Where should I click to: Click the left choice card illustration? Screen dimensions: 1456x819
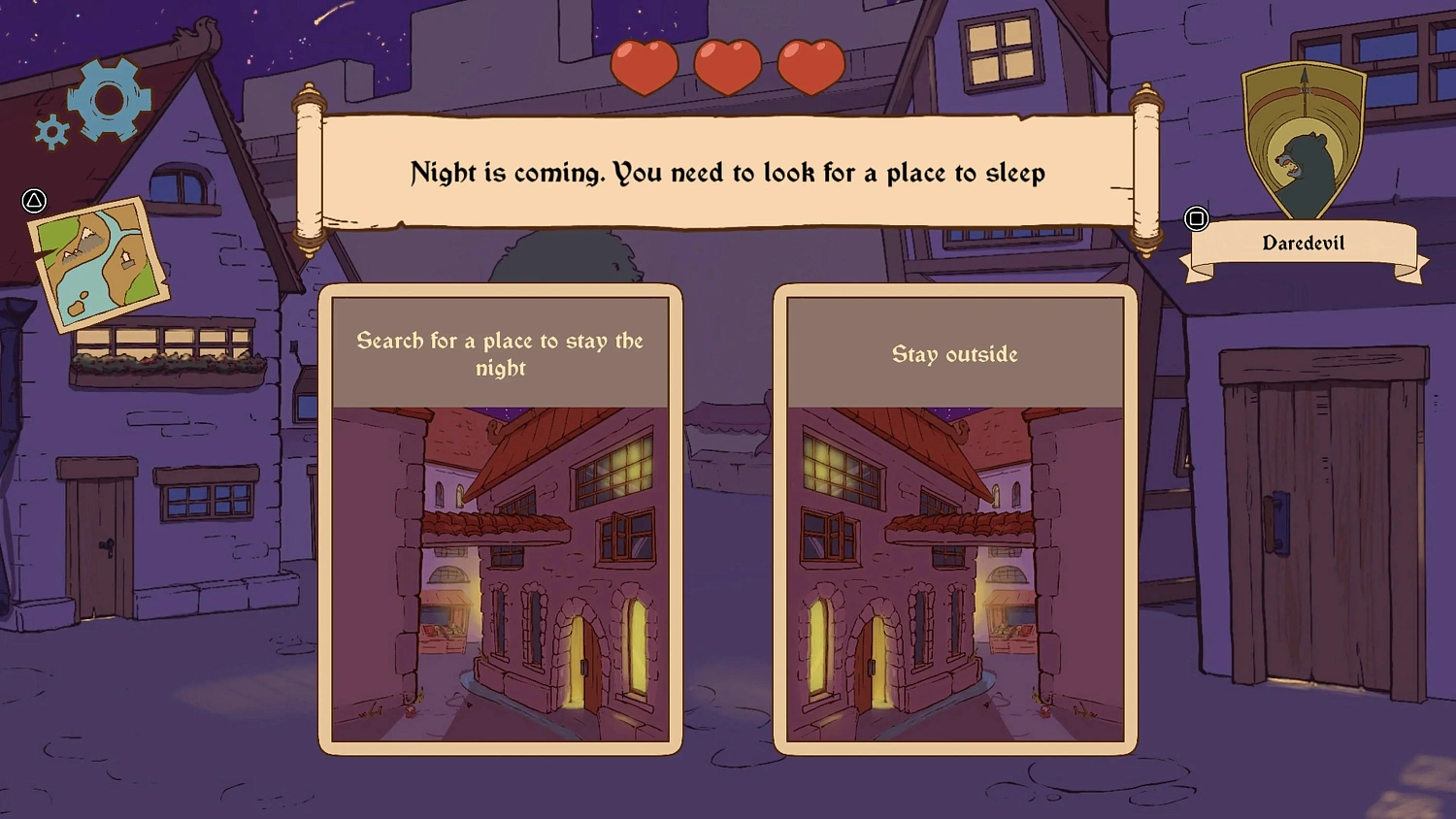[501, 573]
